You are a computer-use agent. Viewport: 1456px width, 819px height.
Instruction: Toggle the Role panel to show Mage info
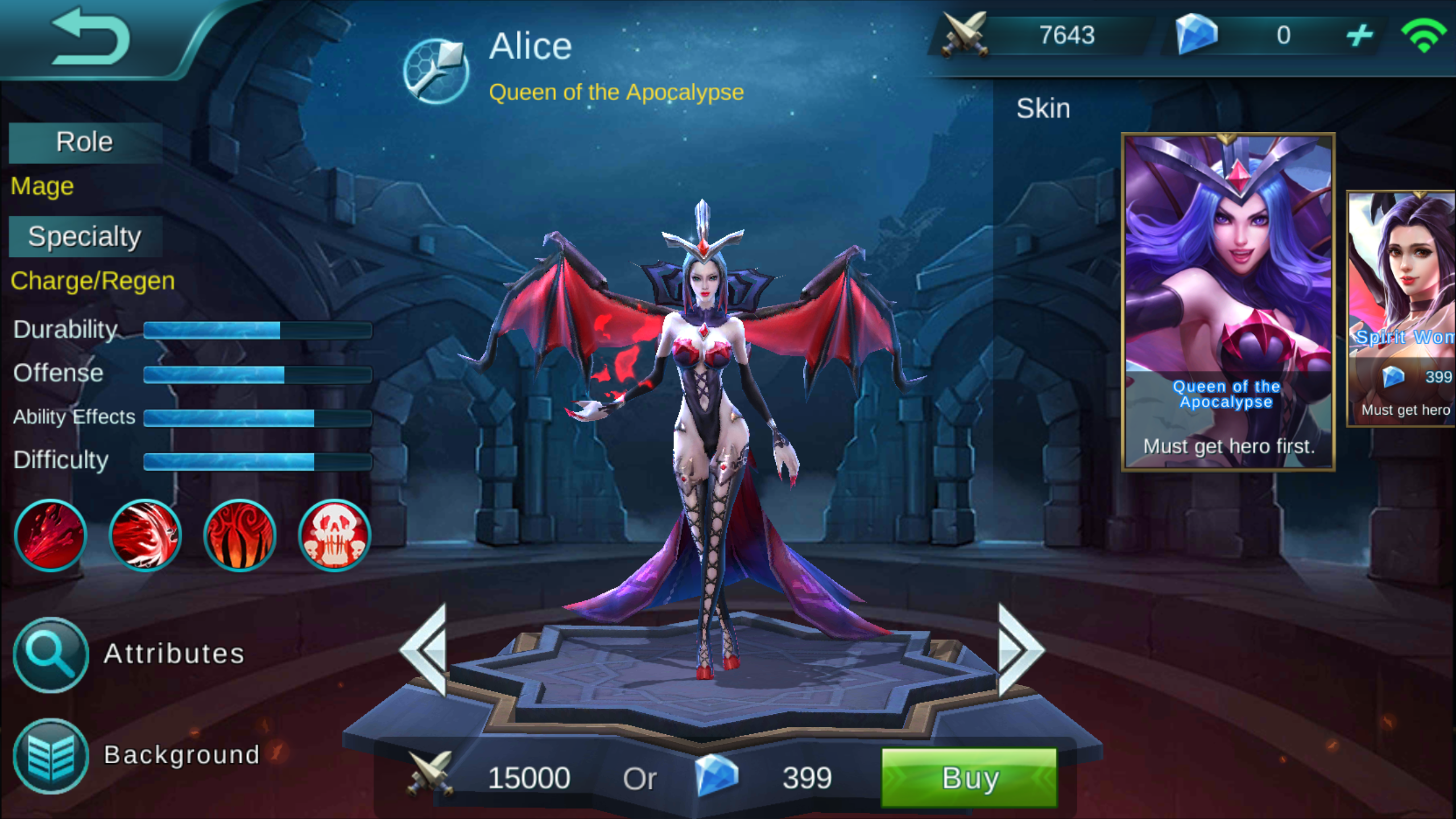coord(84,142)
